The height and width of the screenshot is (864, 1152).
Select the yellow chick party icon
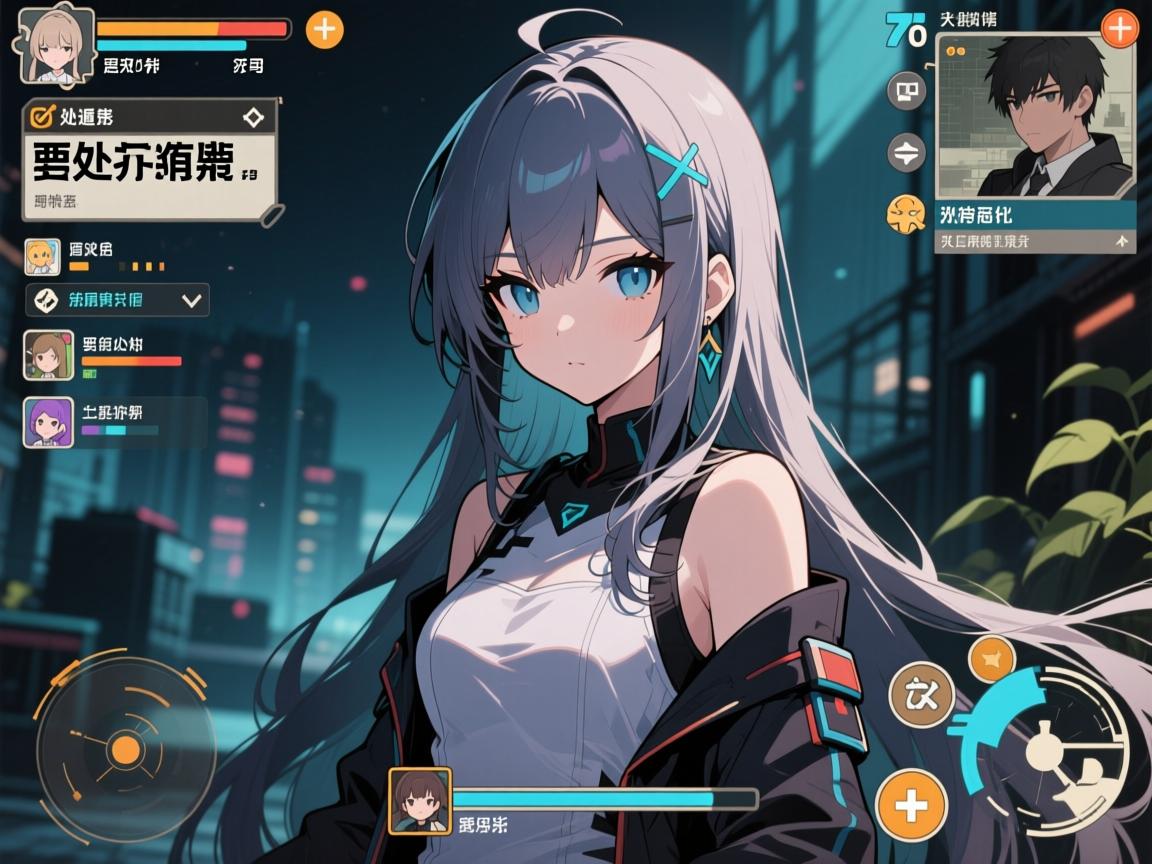[44, 257]
